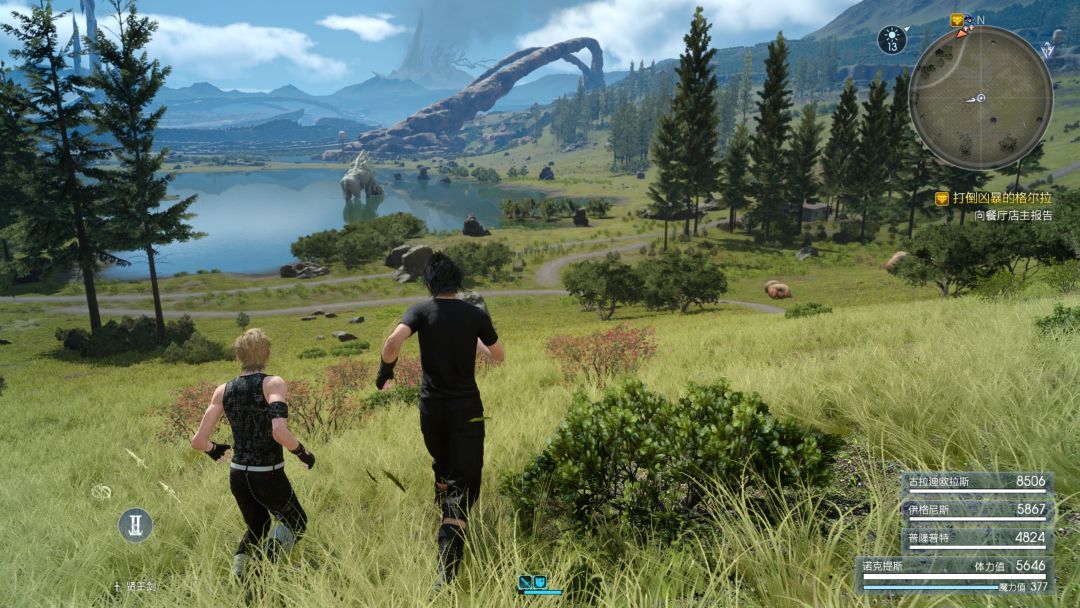Screen dimensions: 1080x608
Task: Pick party member 普隆普特
Action: click(x=976, y=537)
